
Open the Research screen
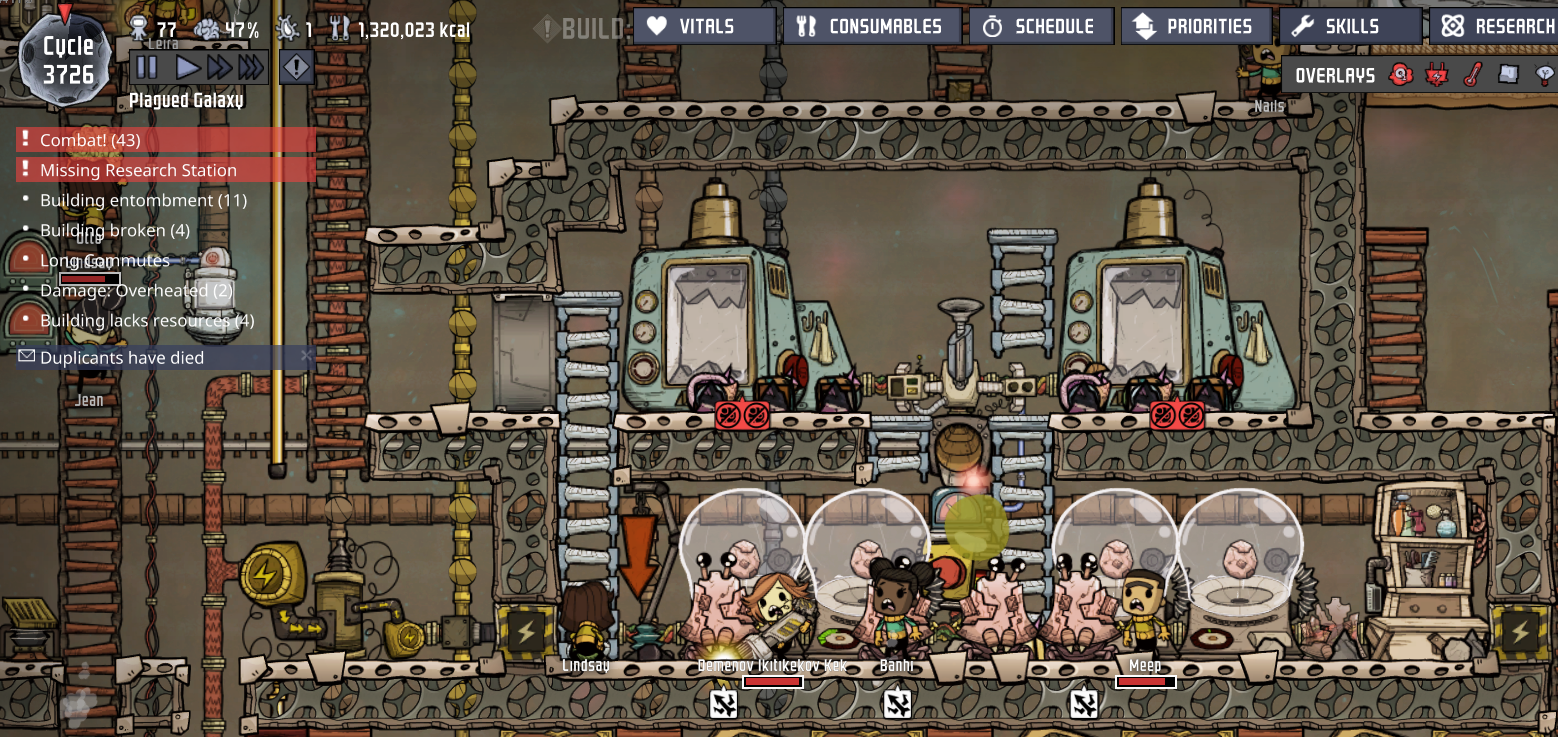[1496, 26]
